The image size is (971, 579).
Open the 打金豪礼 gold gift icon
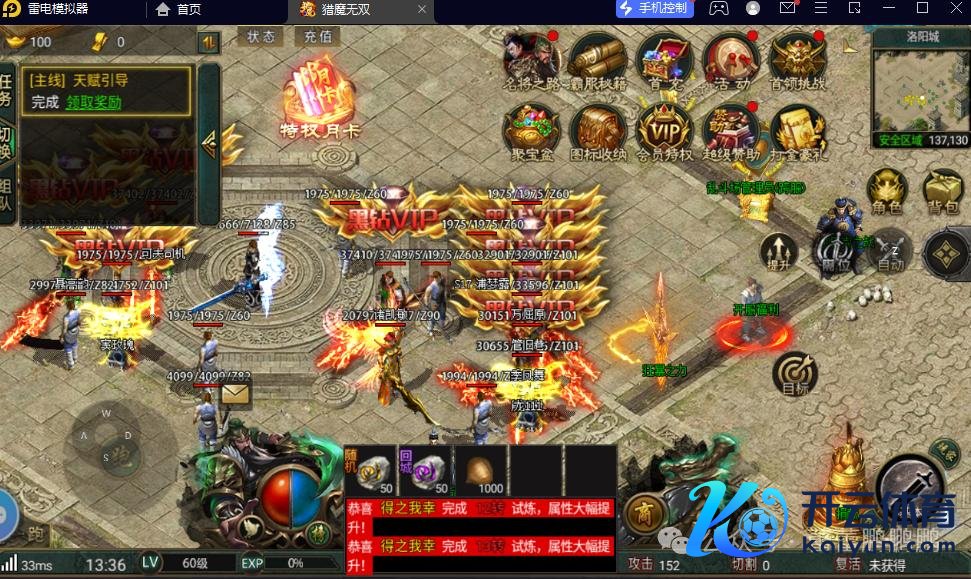tap(797, 129)
